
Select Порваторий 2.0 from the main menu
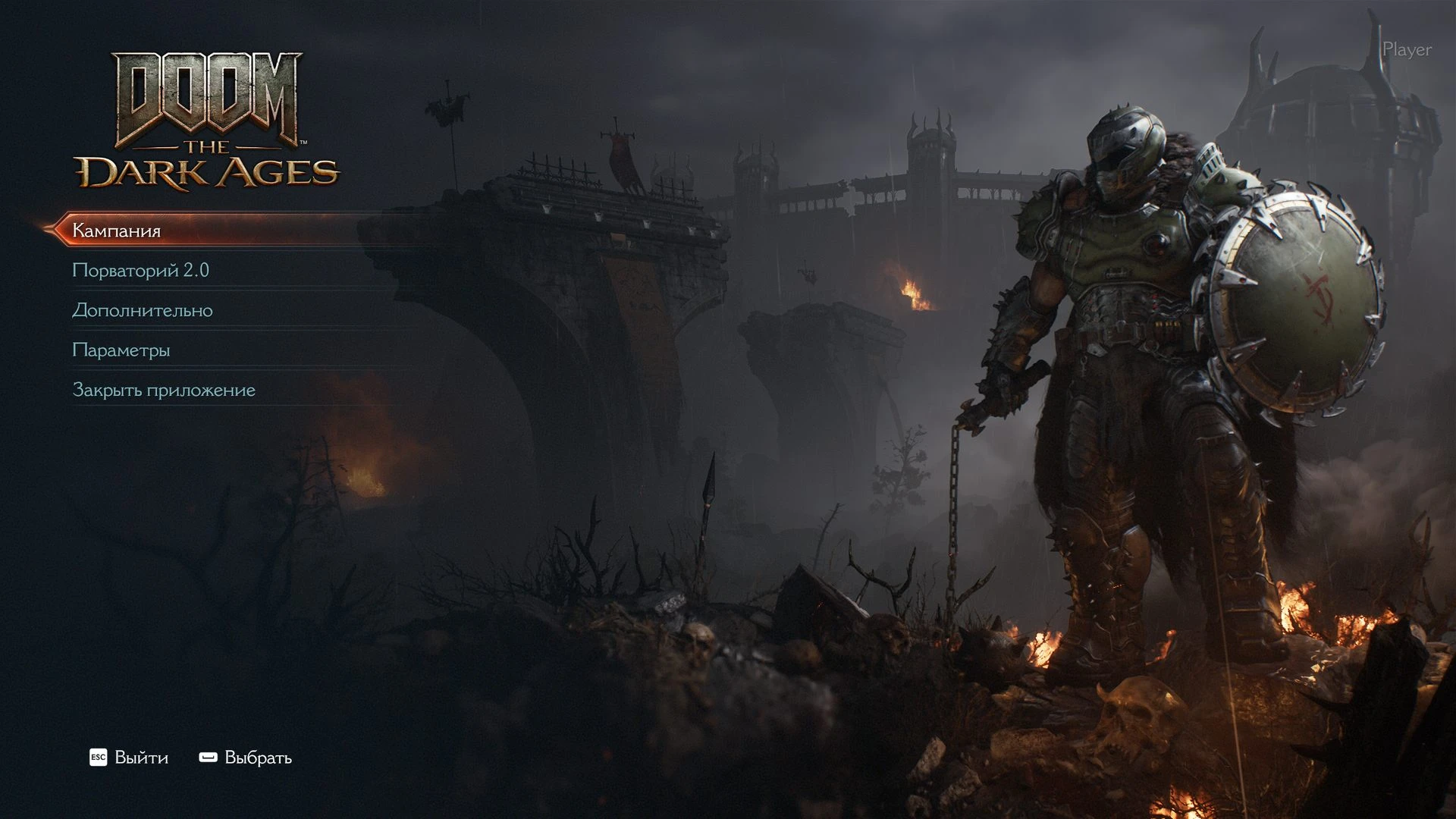click(140, 271)
